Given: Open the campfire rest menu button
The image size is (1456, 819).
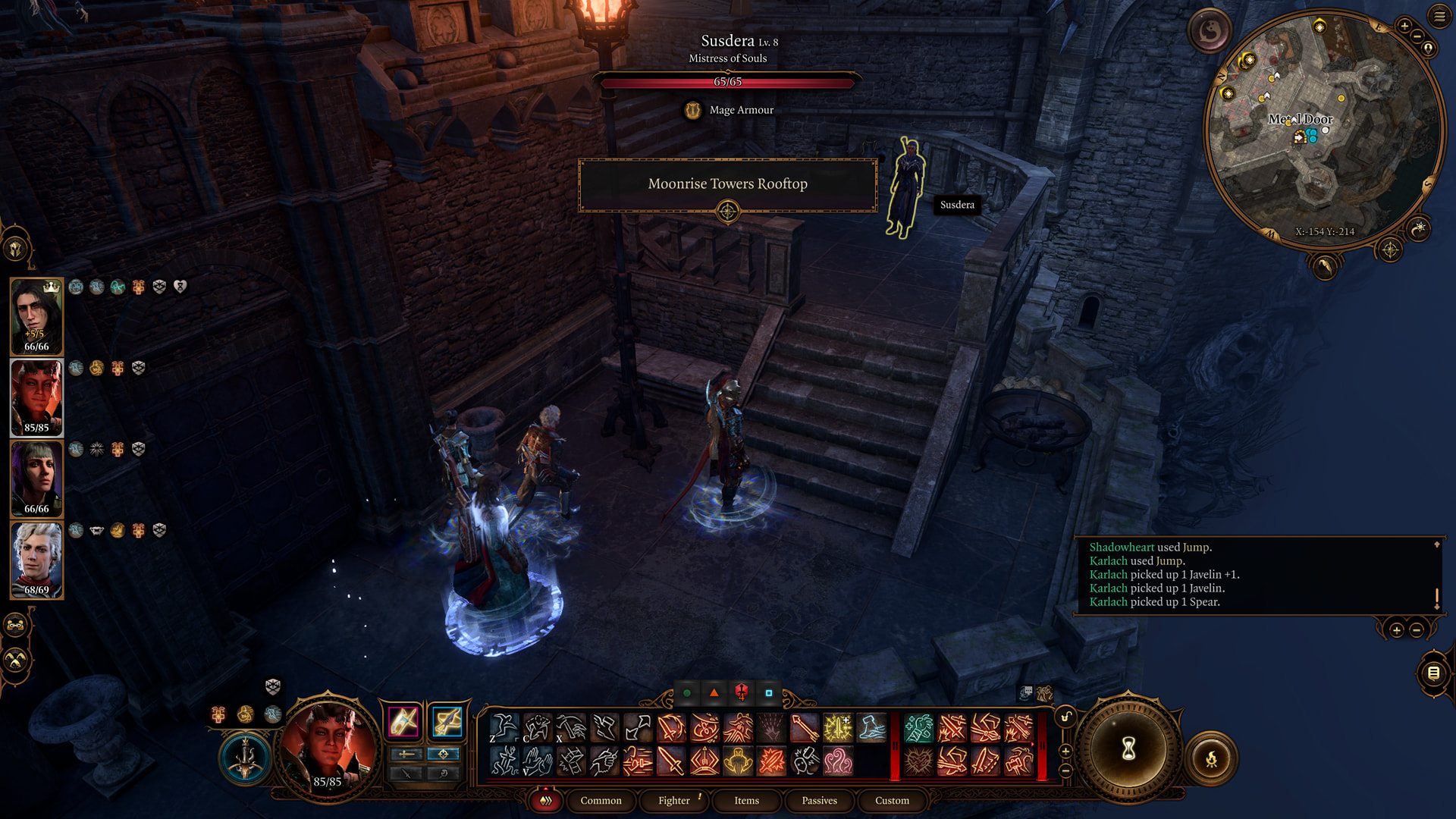Looking at the screenshot, I should tap(1211, 758).
